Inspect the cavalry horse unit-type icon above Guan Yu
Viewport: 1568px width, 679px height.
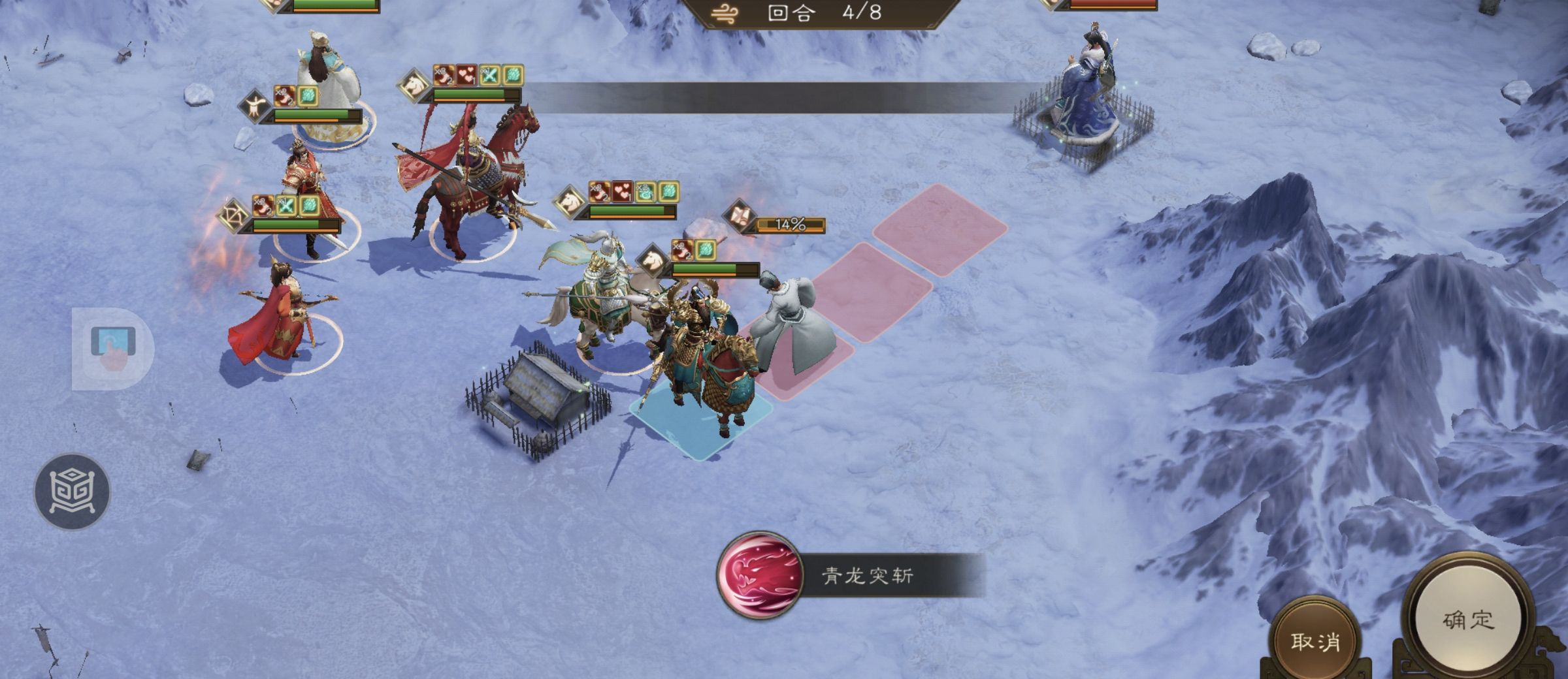[653, 260]
